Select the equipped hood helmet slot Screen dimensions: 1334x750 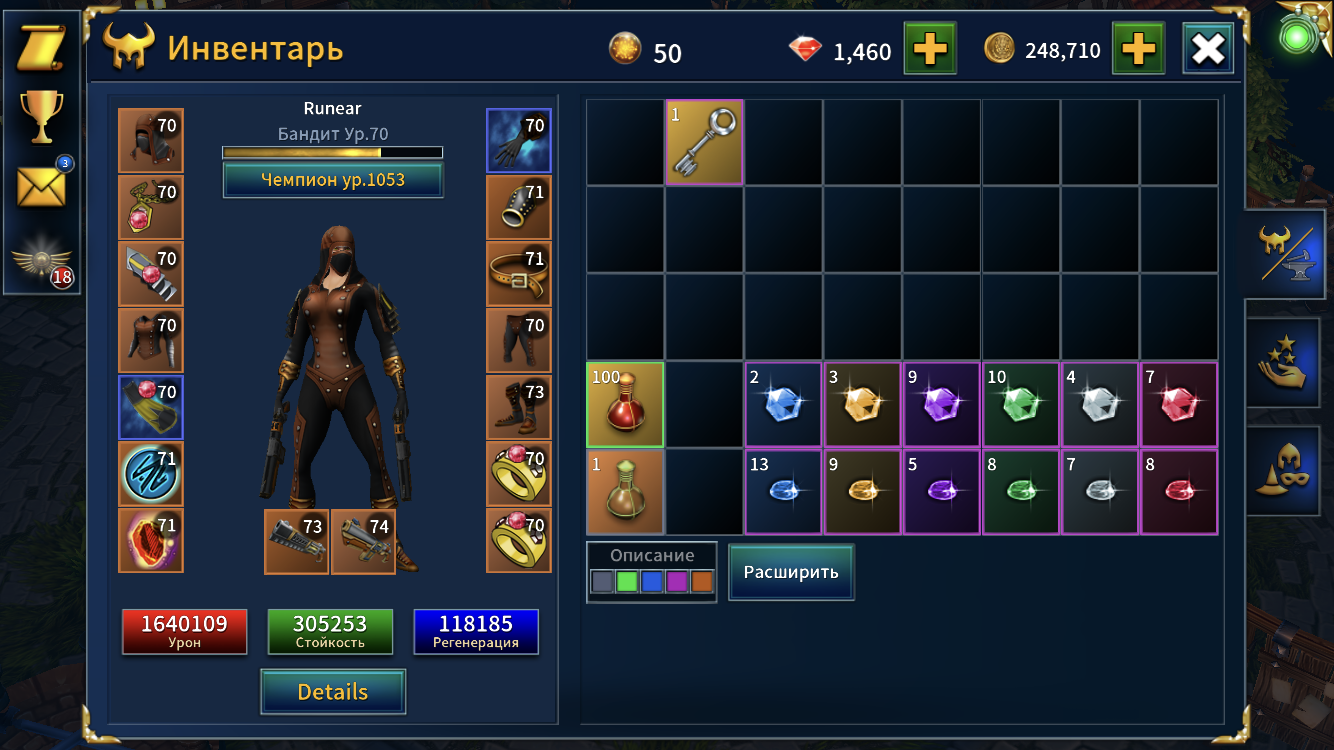pos(151,141)
